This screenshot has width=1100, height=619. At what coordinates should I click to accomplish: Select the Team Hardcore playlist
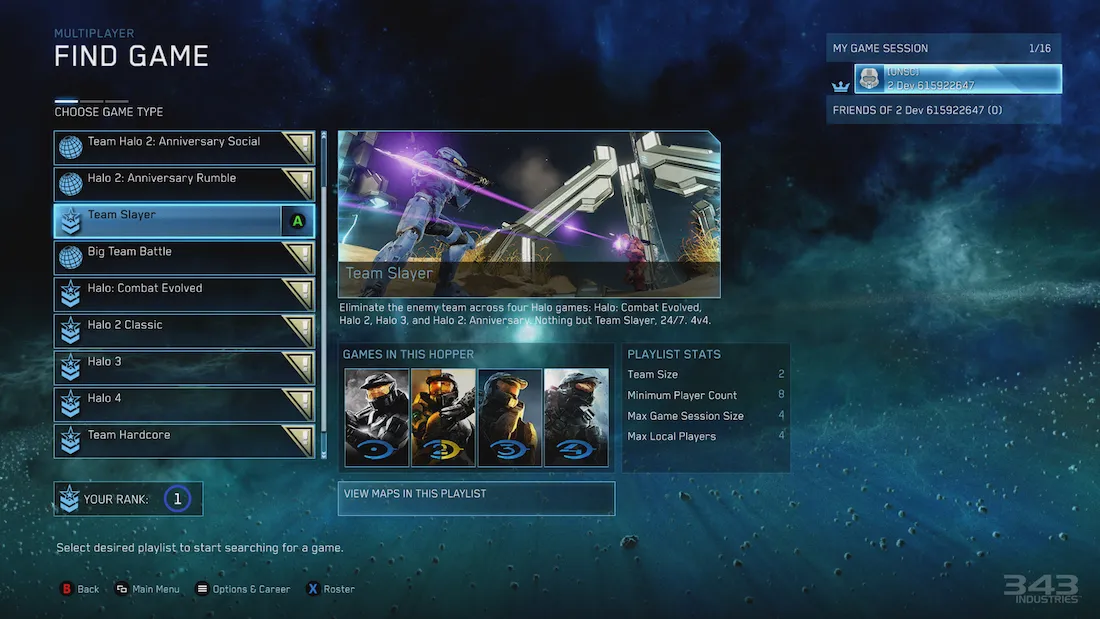pyautogui.click(x=184, y=441)
